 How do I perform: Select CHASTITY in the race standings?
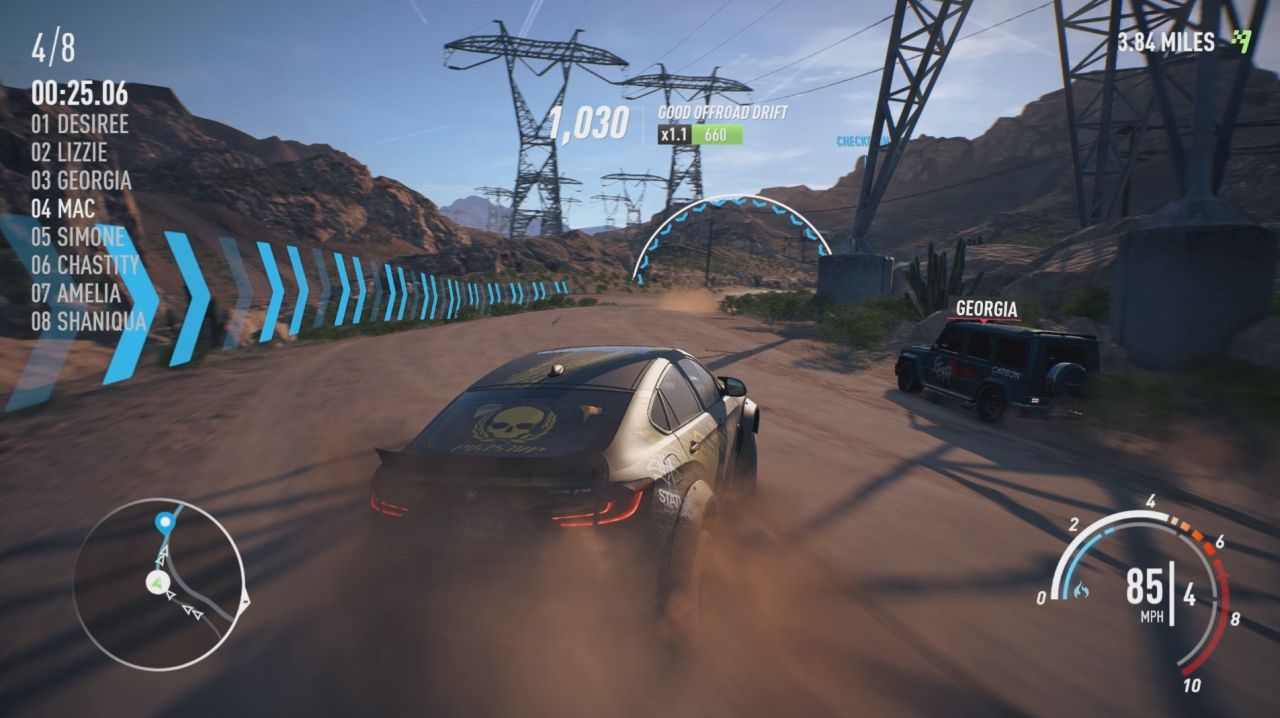tap(85, 265)
